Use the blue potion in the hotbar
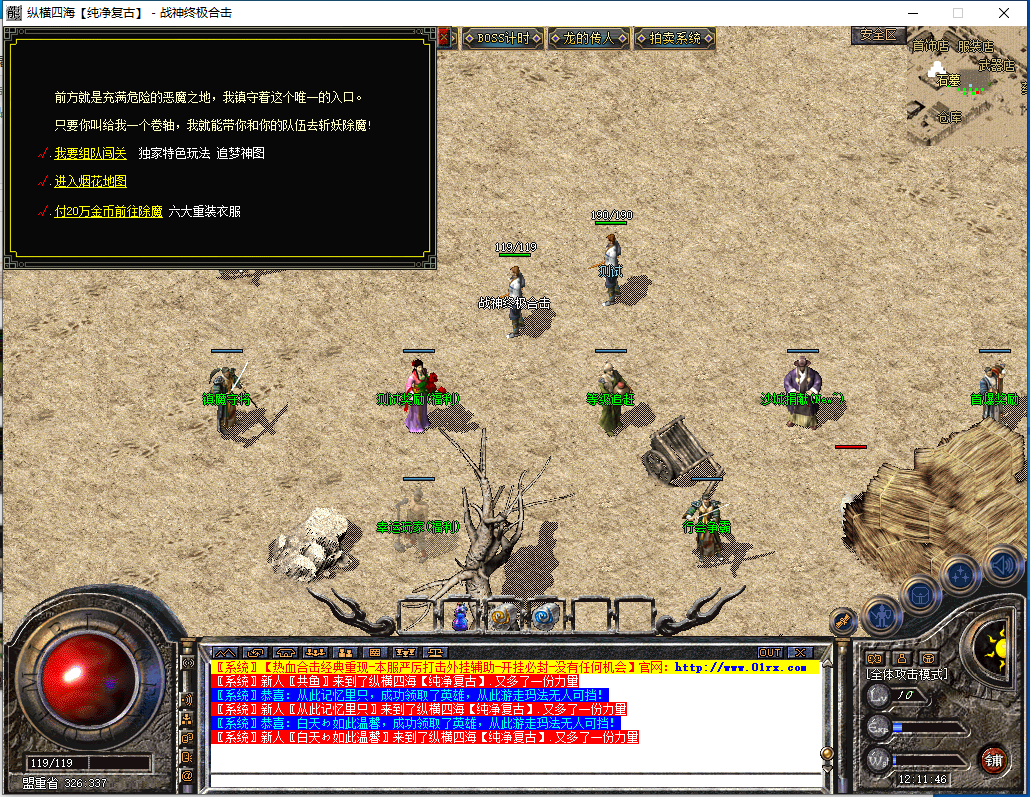Image resolution: width=1030 pixels, height=797 pixels. click(x=460, y=618)
